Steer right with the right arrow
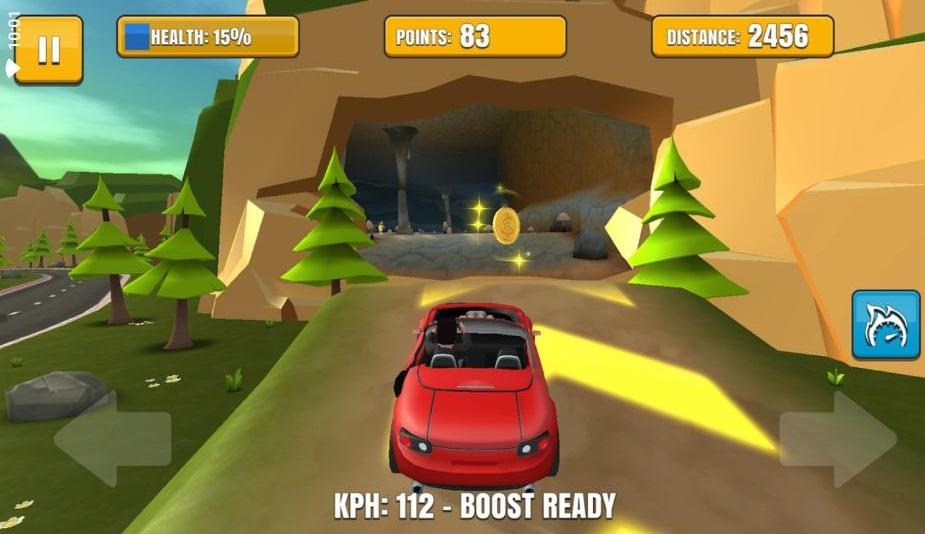925x534 pixels. 838,438
